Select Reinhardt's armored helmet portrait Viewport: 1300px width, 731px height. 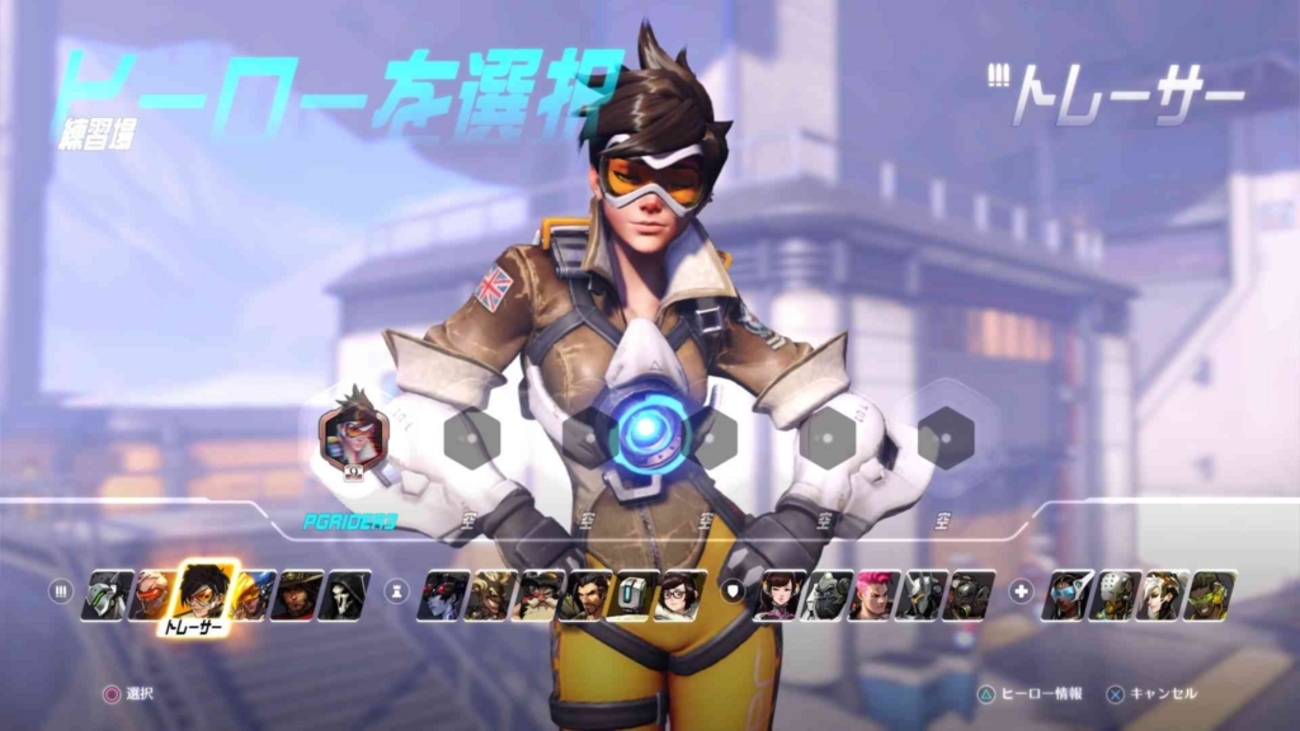point(922,595)
